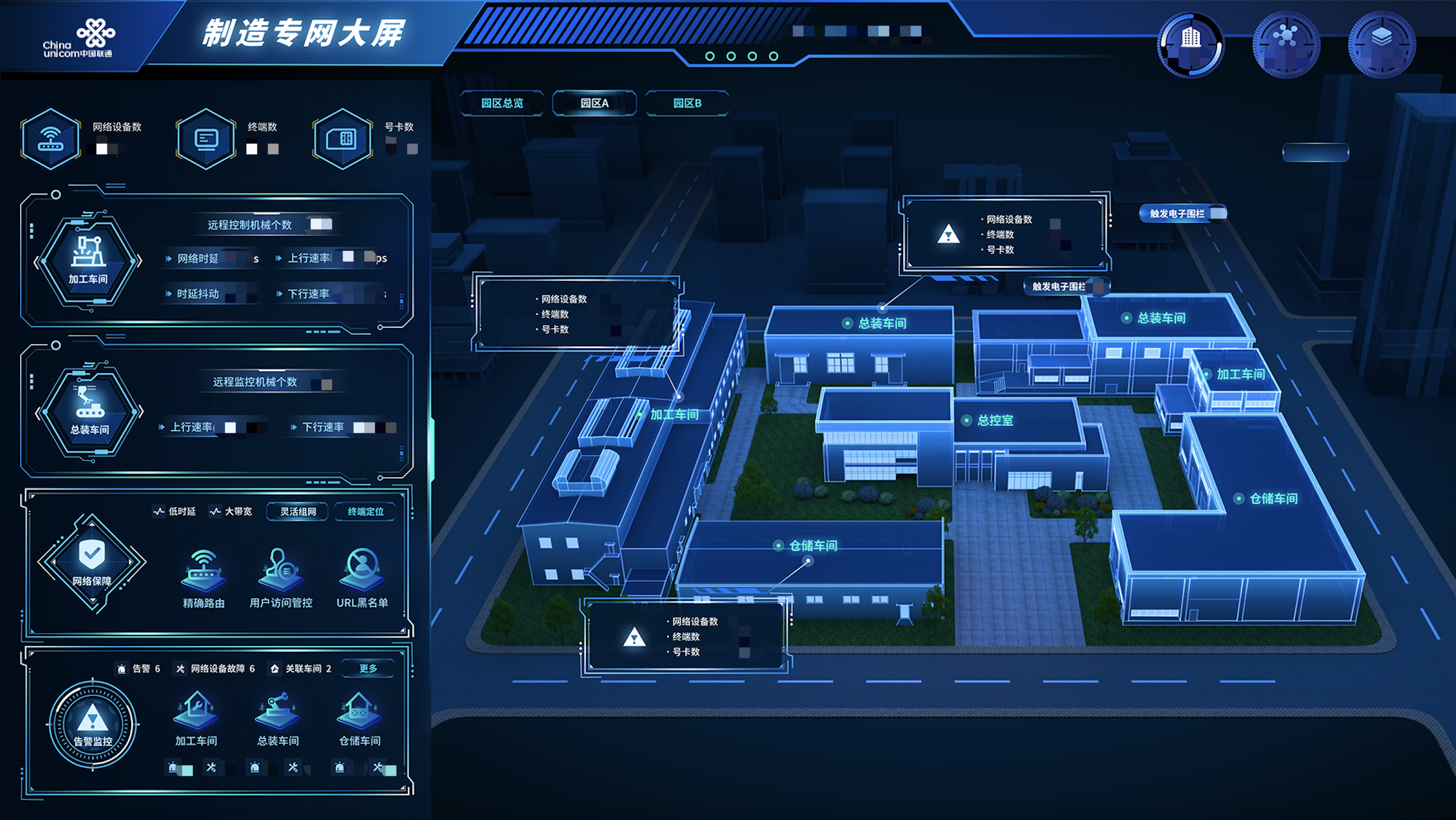Toggle the 终端定位 option
1456x820 pixels.
[x=365, y=512]
